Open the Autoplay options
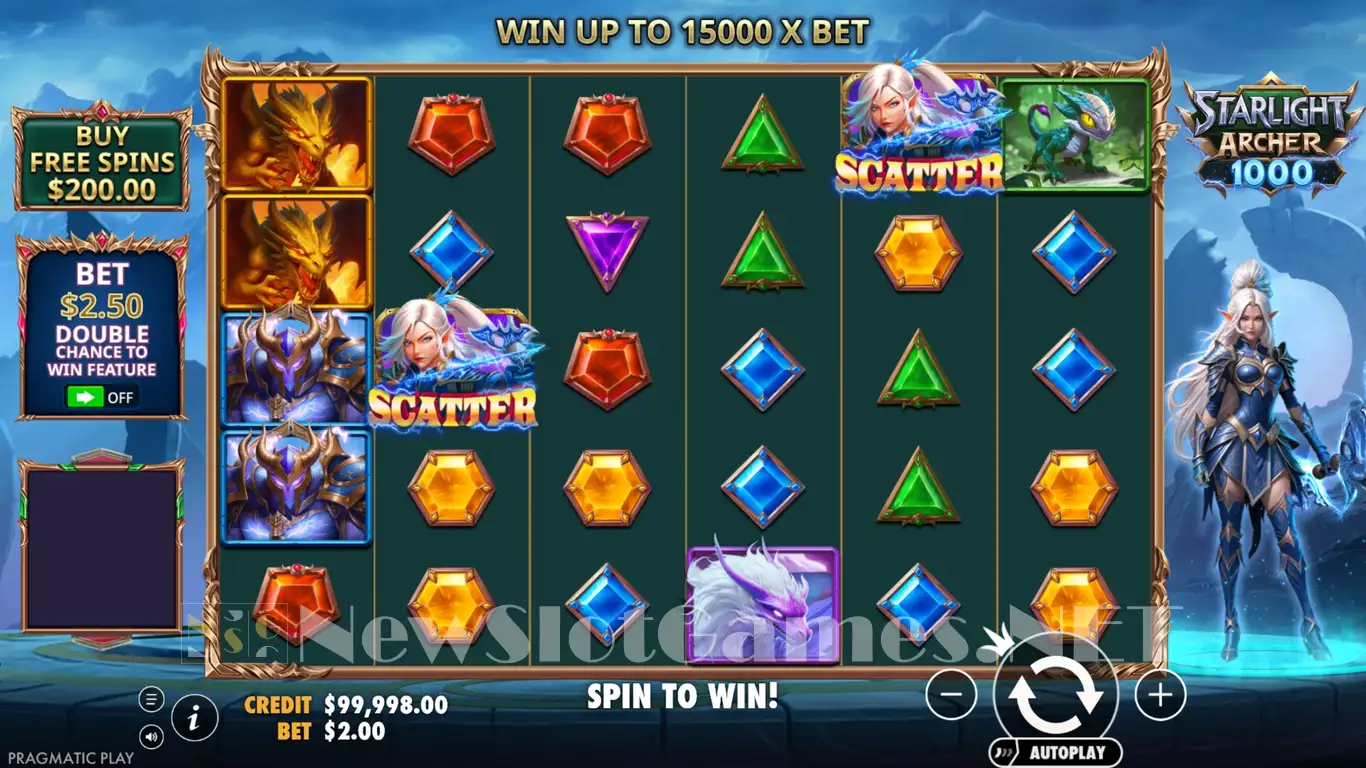The height and width of the screenshot is (768, 1366). [x=1055, y=752]
